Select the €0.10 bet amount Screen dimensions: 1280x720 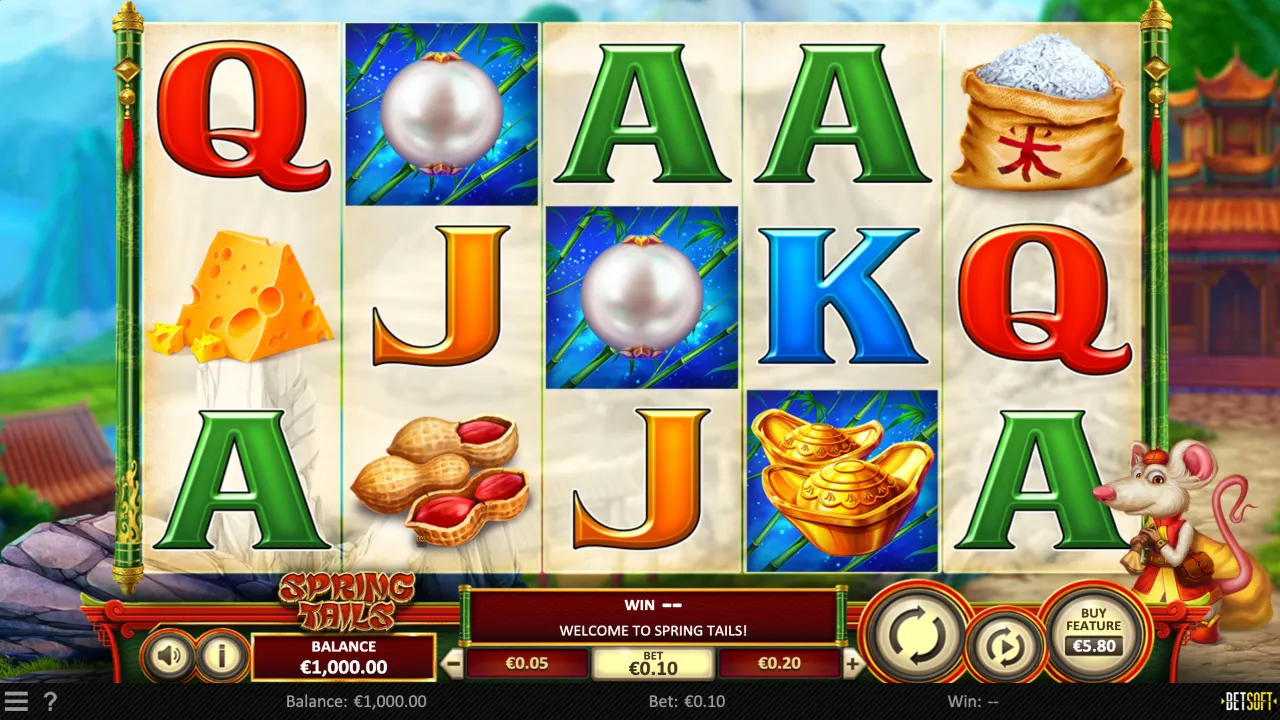click(x=653, y=663)
